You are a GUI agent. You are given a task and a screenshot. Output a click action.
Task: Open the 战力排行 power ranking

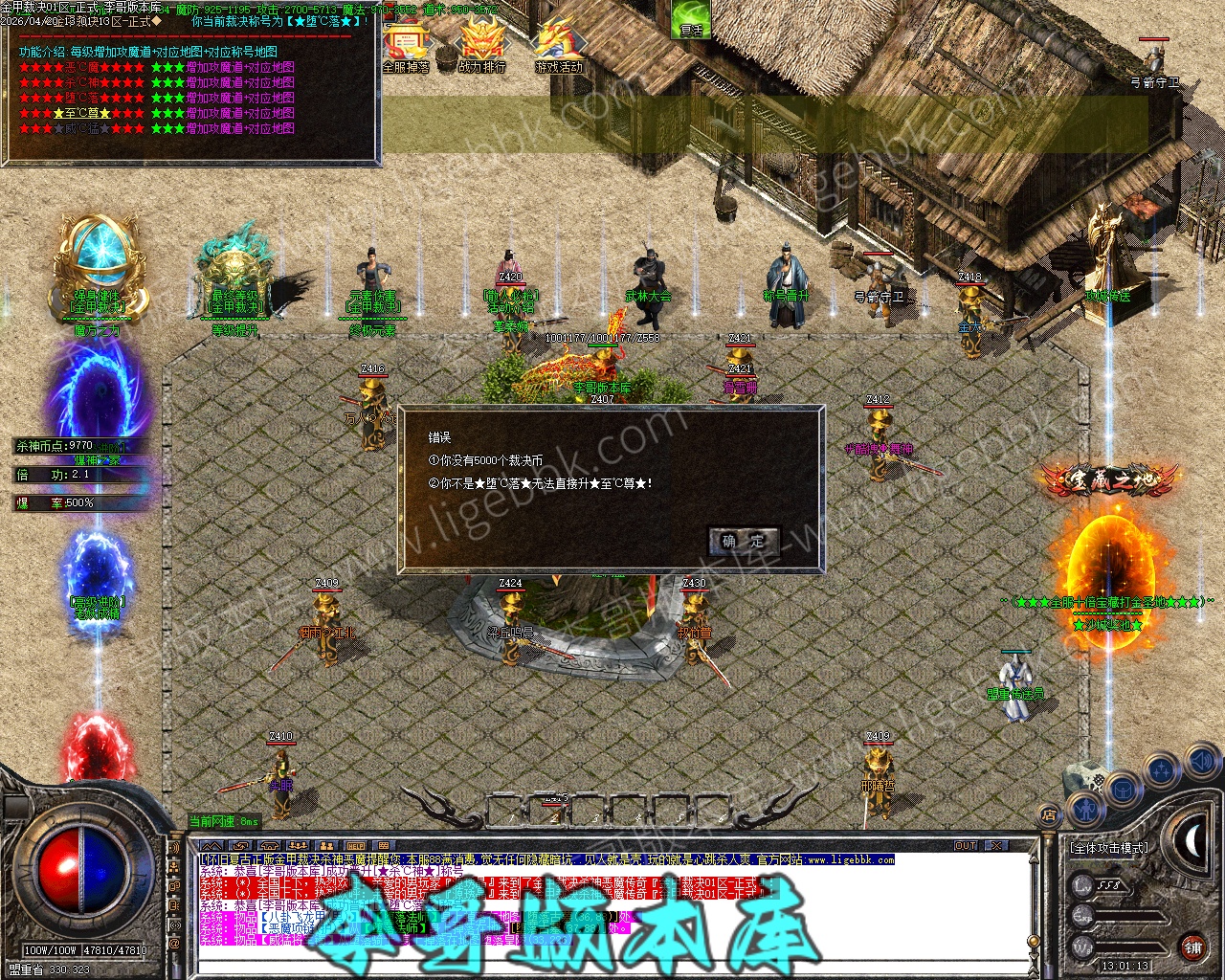tap(481, 46)
